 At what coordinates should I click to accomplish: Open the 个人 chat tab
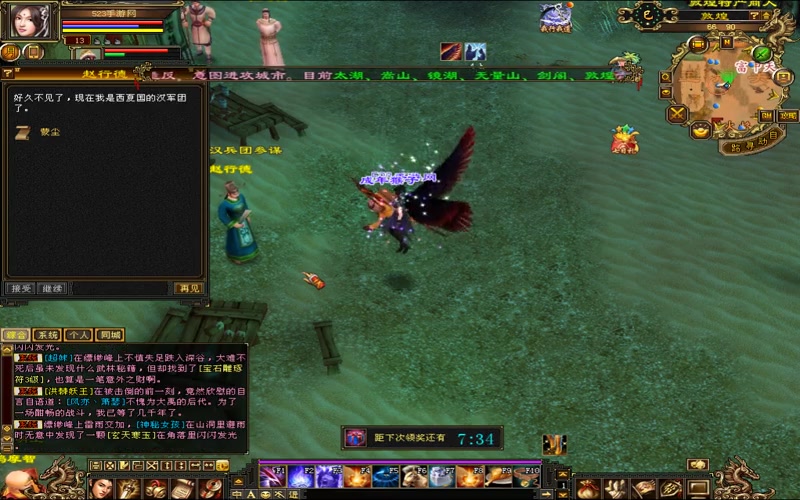(79, 335)
